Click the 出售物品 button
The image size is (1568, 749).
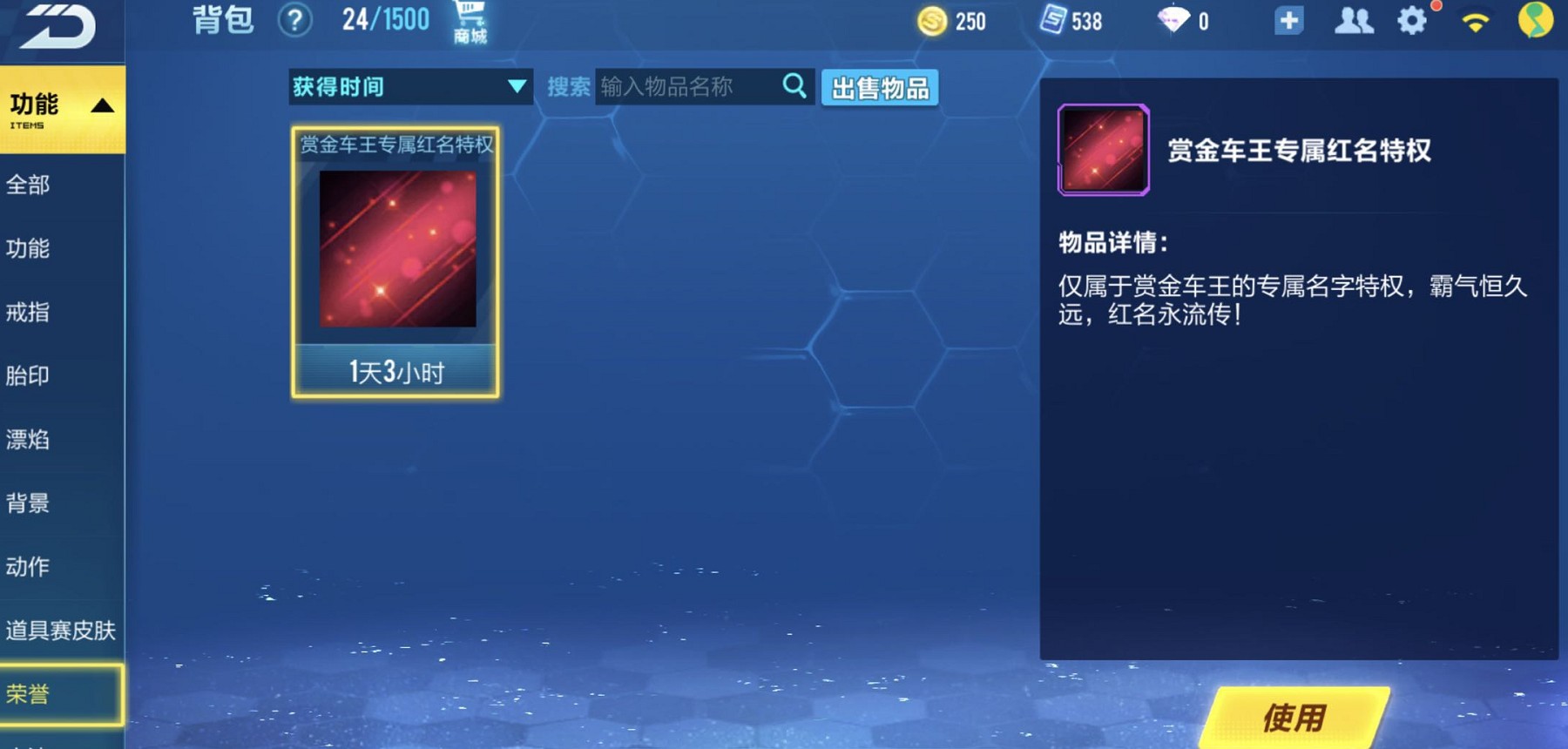coord(880,88)
